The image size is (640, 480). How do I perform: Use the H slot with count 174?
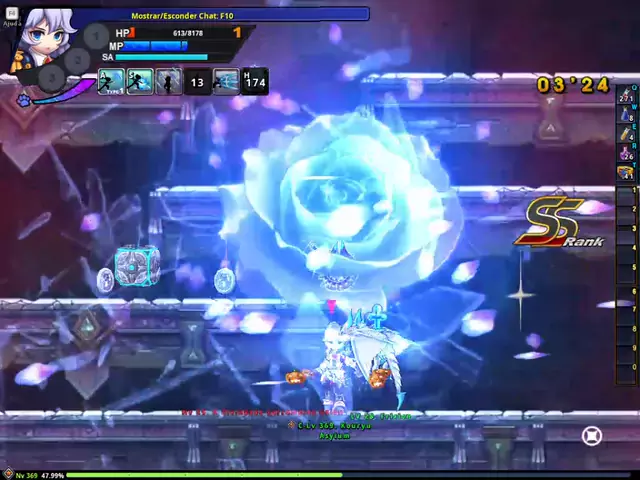(x=254, y=82)
